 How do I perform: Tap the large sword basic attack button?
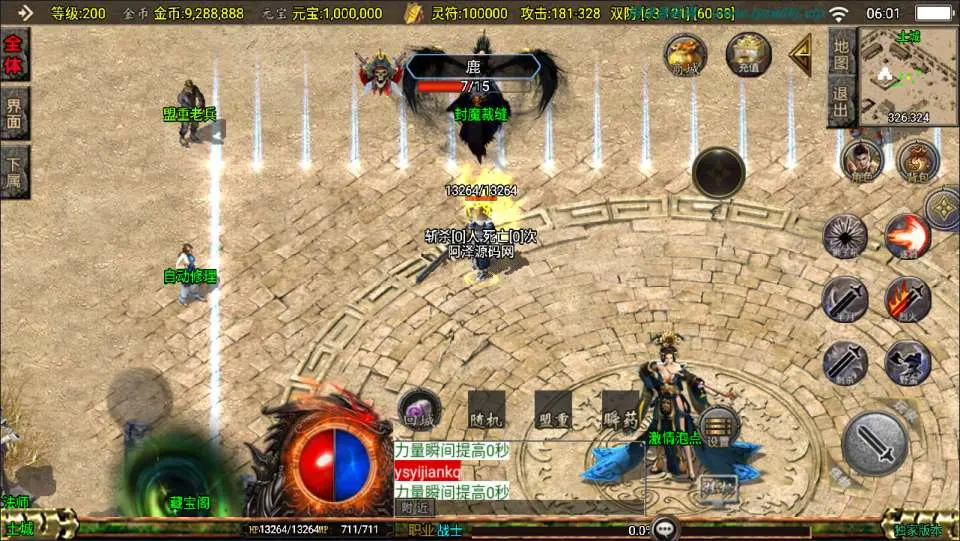click(x=875, y=442)
